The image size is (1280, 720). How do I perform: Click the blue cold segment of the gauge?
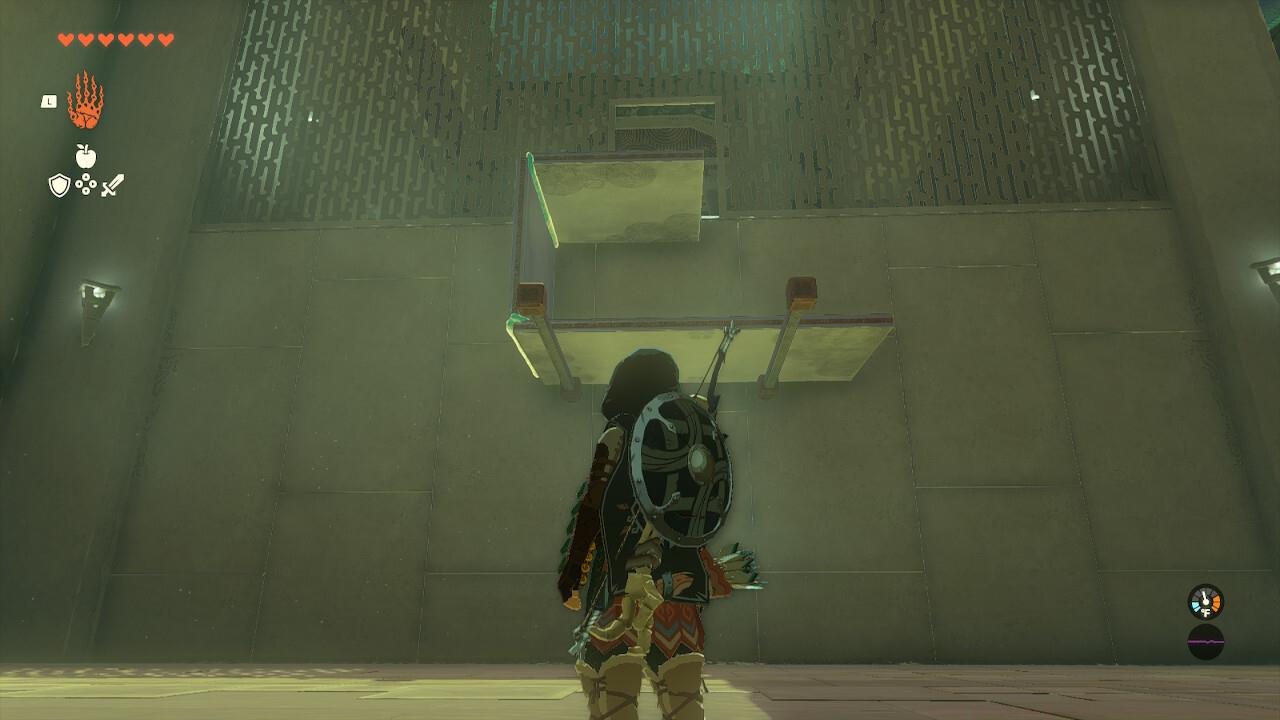[x=1196, y=606]
